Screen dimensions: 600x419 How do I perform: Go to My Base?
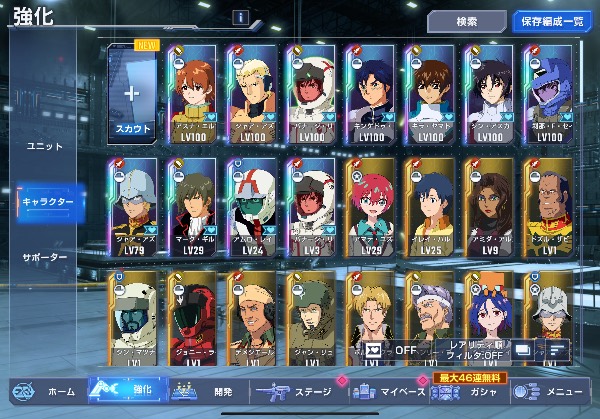(x=390, y=393)
